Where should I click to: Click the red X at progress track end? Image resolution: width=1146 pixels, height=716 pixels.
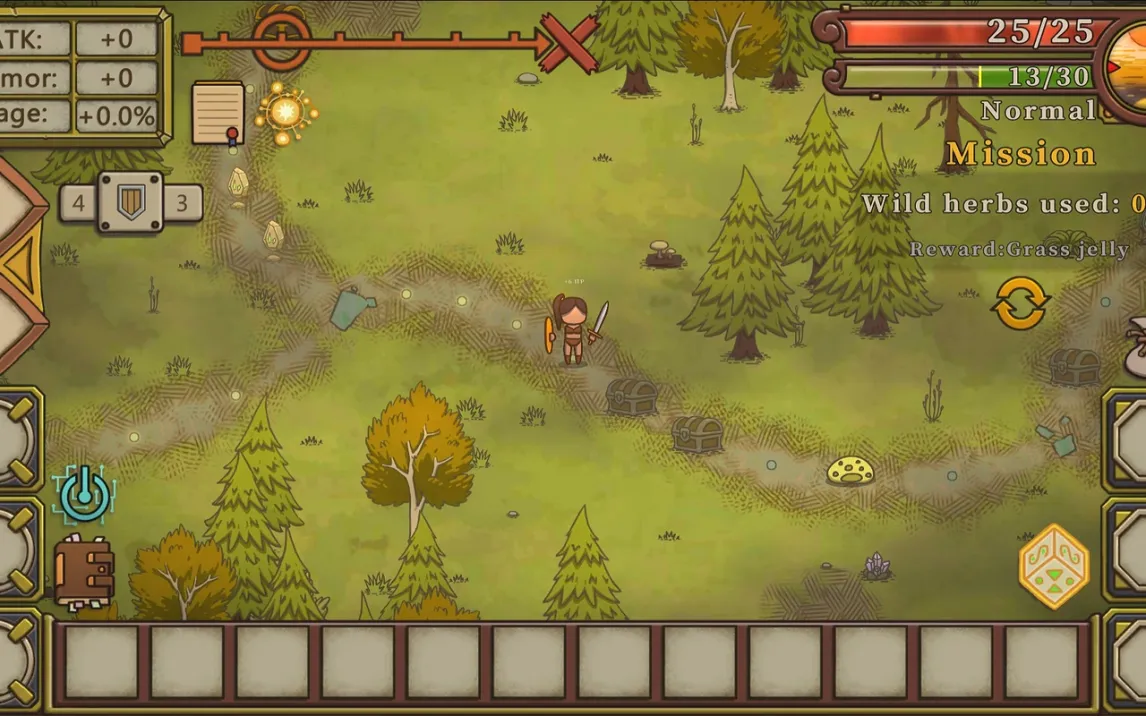click(x=569, y=43)
